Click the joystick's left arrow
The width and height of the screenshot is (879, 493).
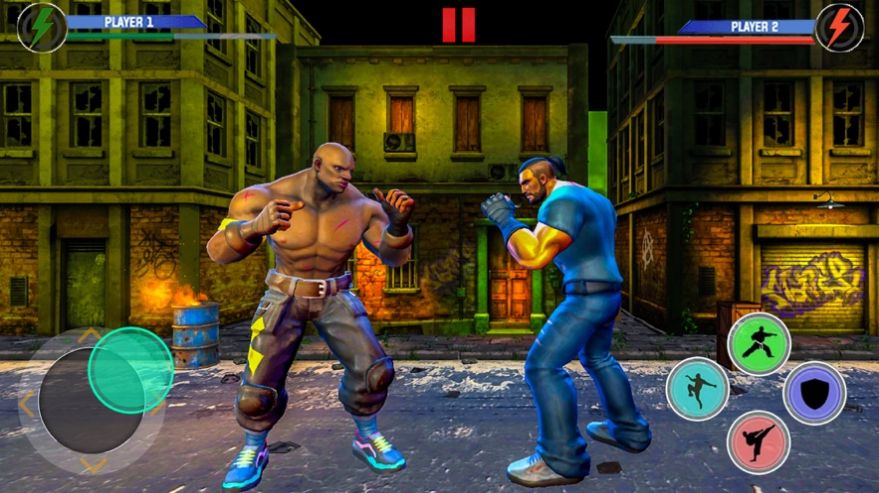tap(26, 403)
